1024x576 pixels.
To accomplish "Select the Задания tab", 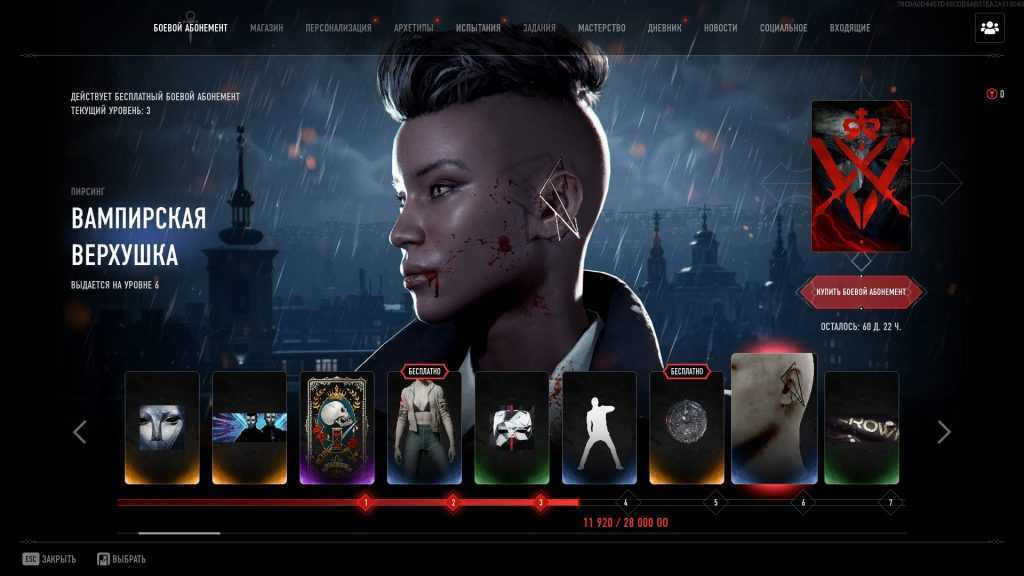I will (539, 28).
